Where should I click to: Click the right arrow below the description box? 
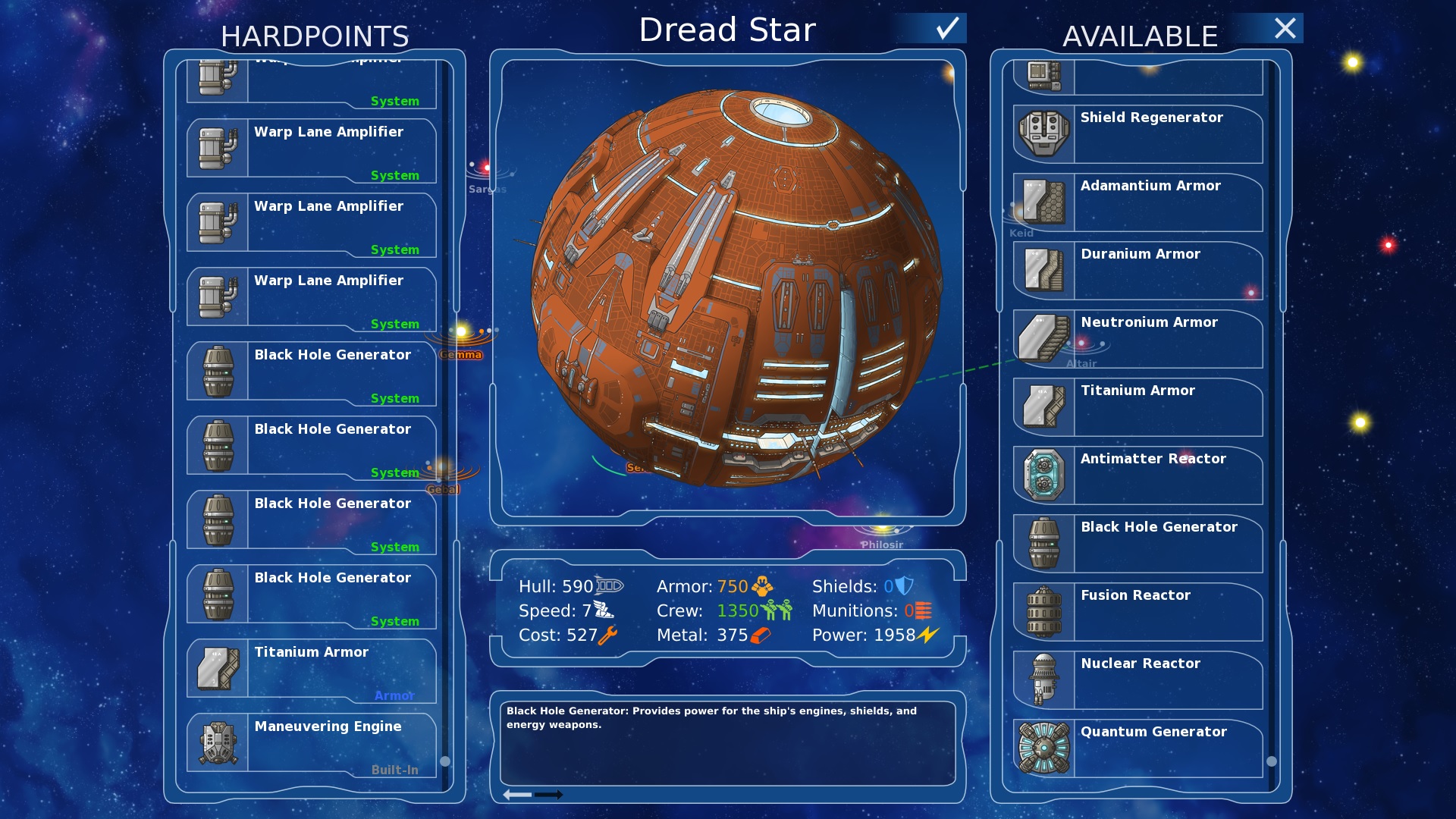pos(549,795)
